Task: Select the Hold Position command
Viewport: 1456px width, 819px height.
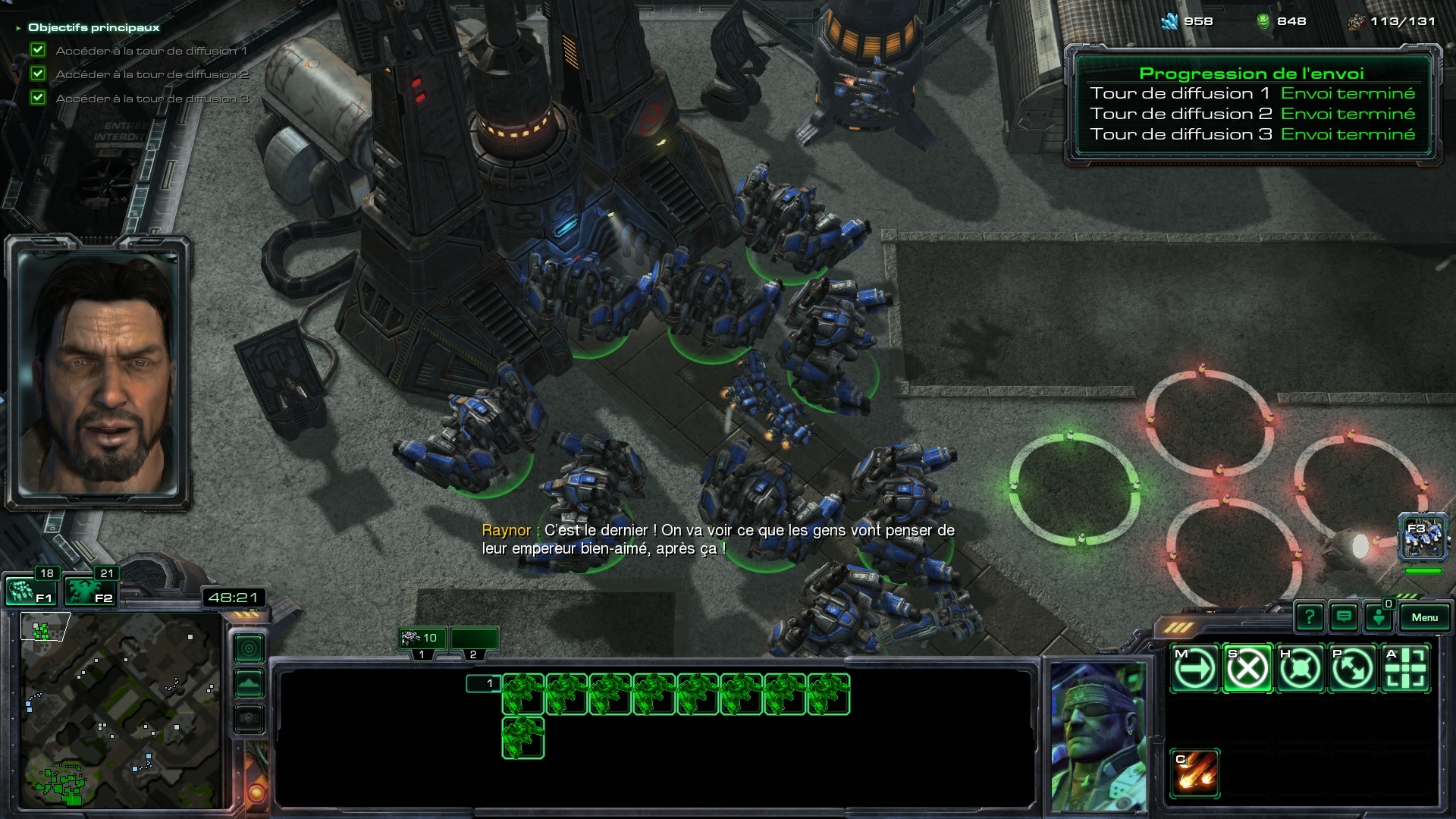Action: (x=1300, y=669)
